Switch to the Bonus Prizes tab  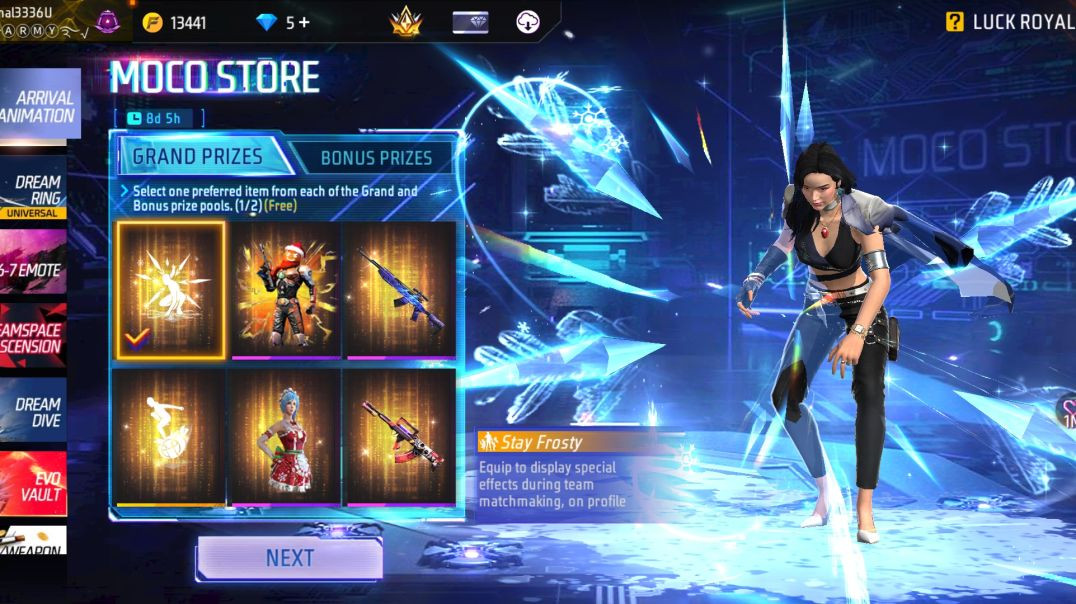tap(376, 157)
